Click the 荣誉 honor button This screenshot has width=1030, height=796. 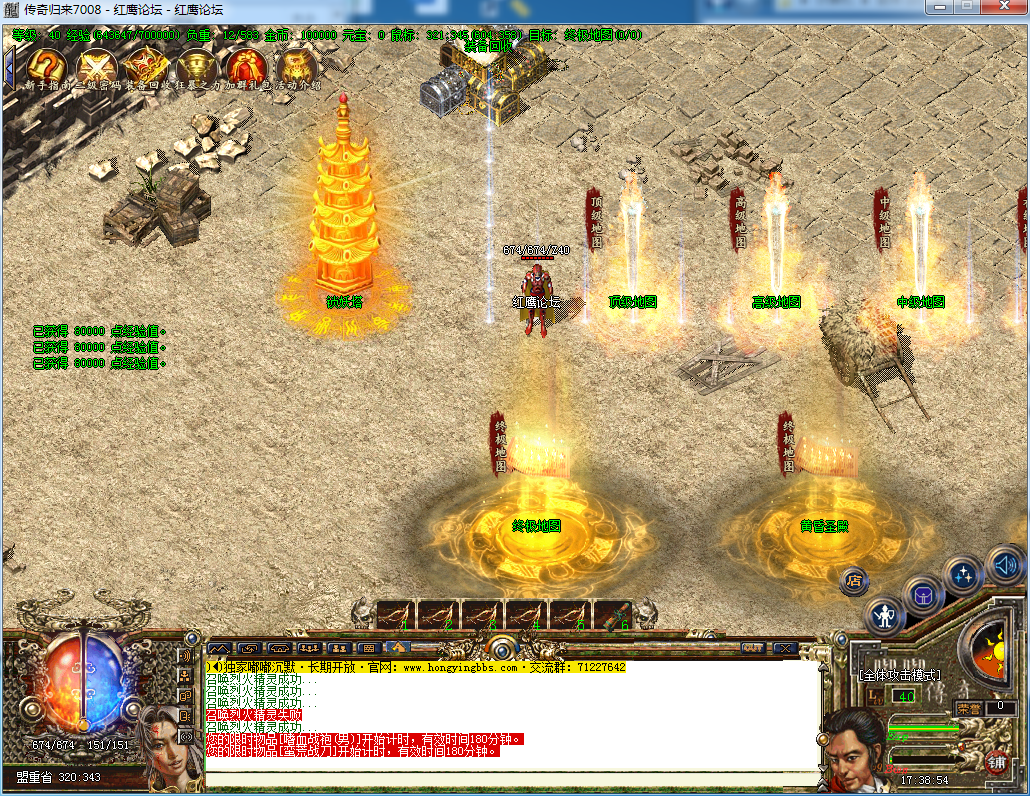968,707
